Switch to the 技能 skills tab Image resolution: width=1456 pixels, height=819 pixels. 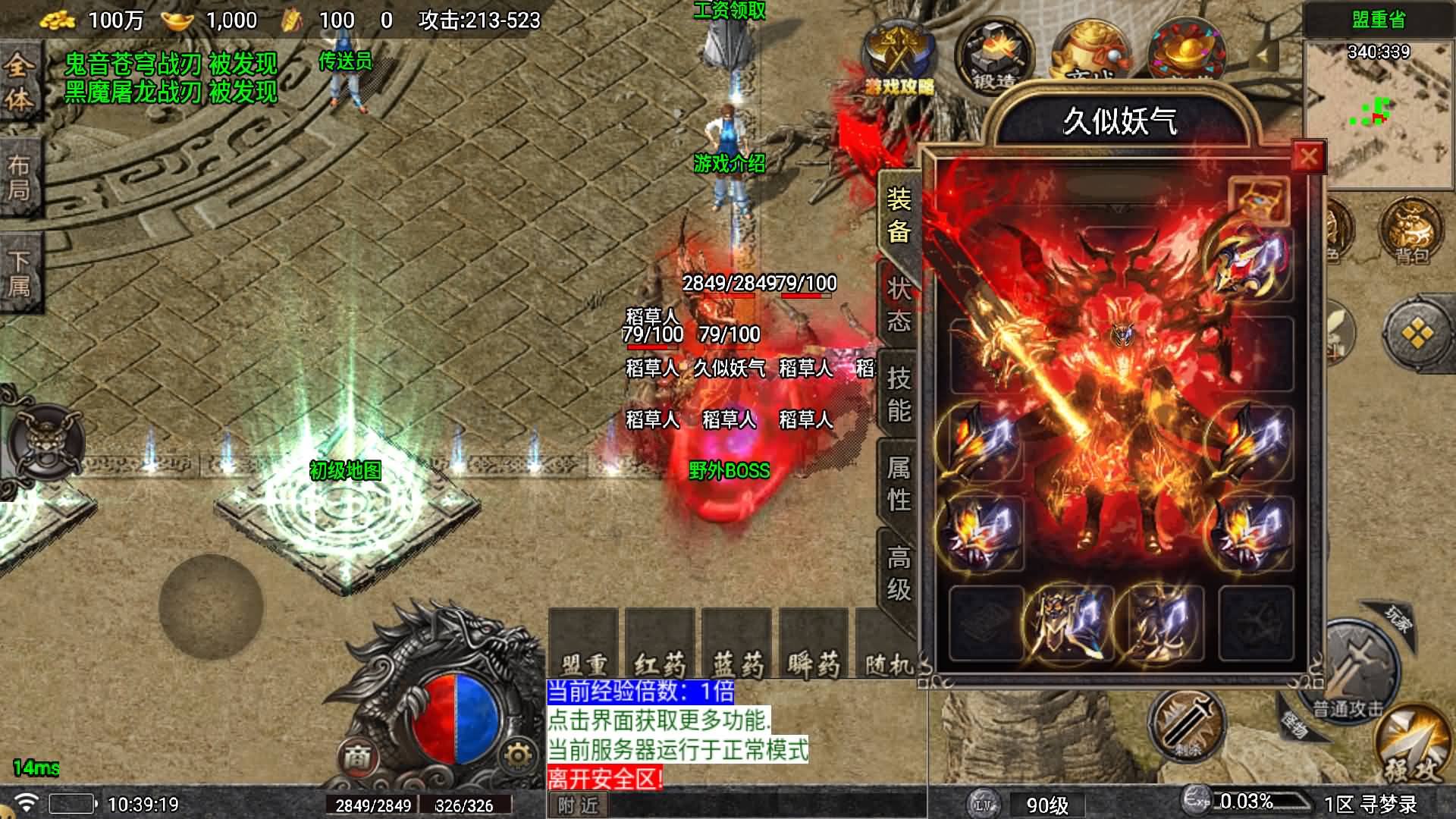(x=899, y=394)
